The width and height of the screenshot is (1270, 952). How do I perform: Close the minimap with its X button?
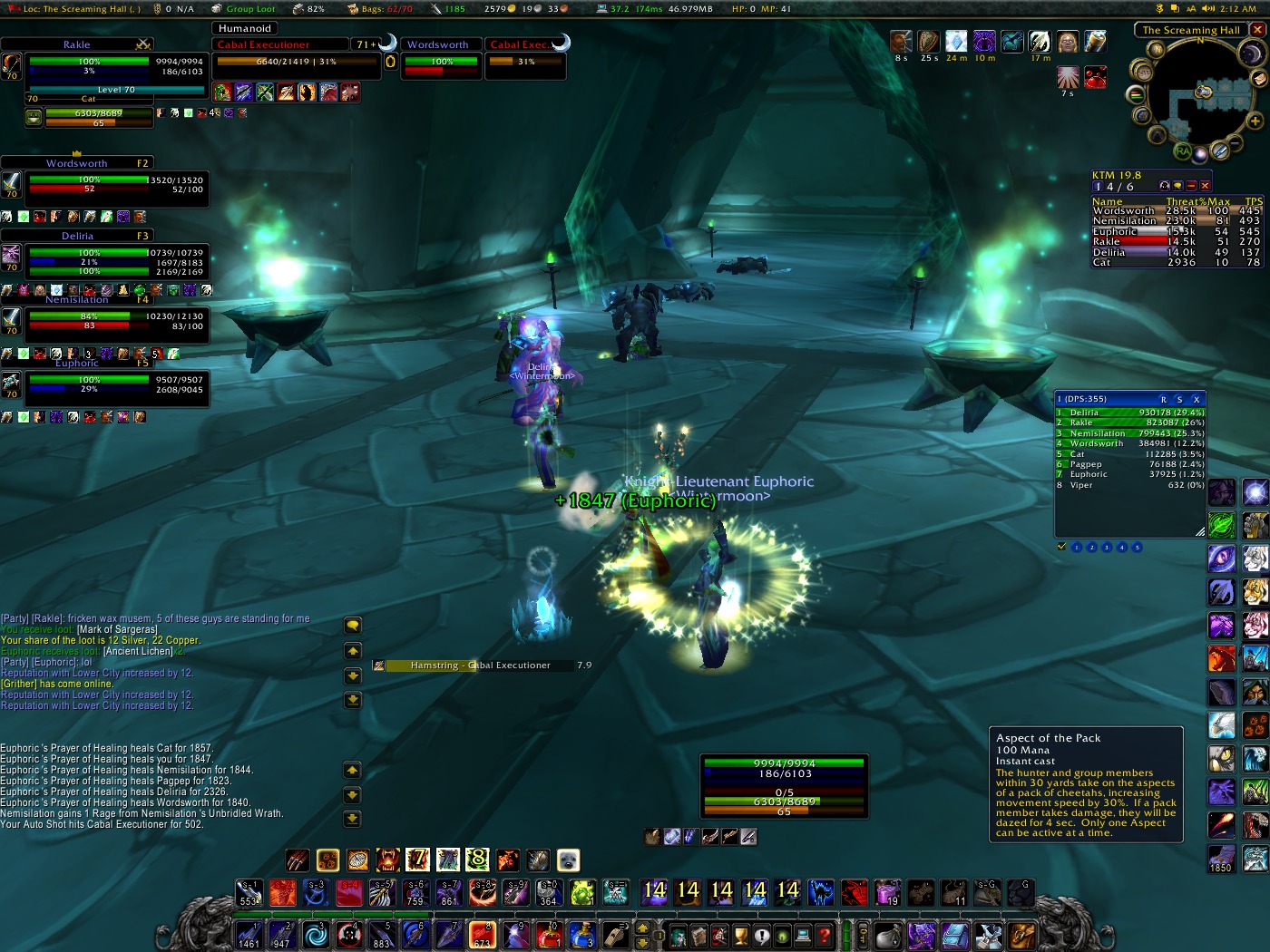point(1258,30)
